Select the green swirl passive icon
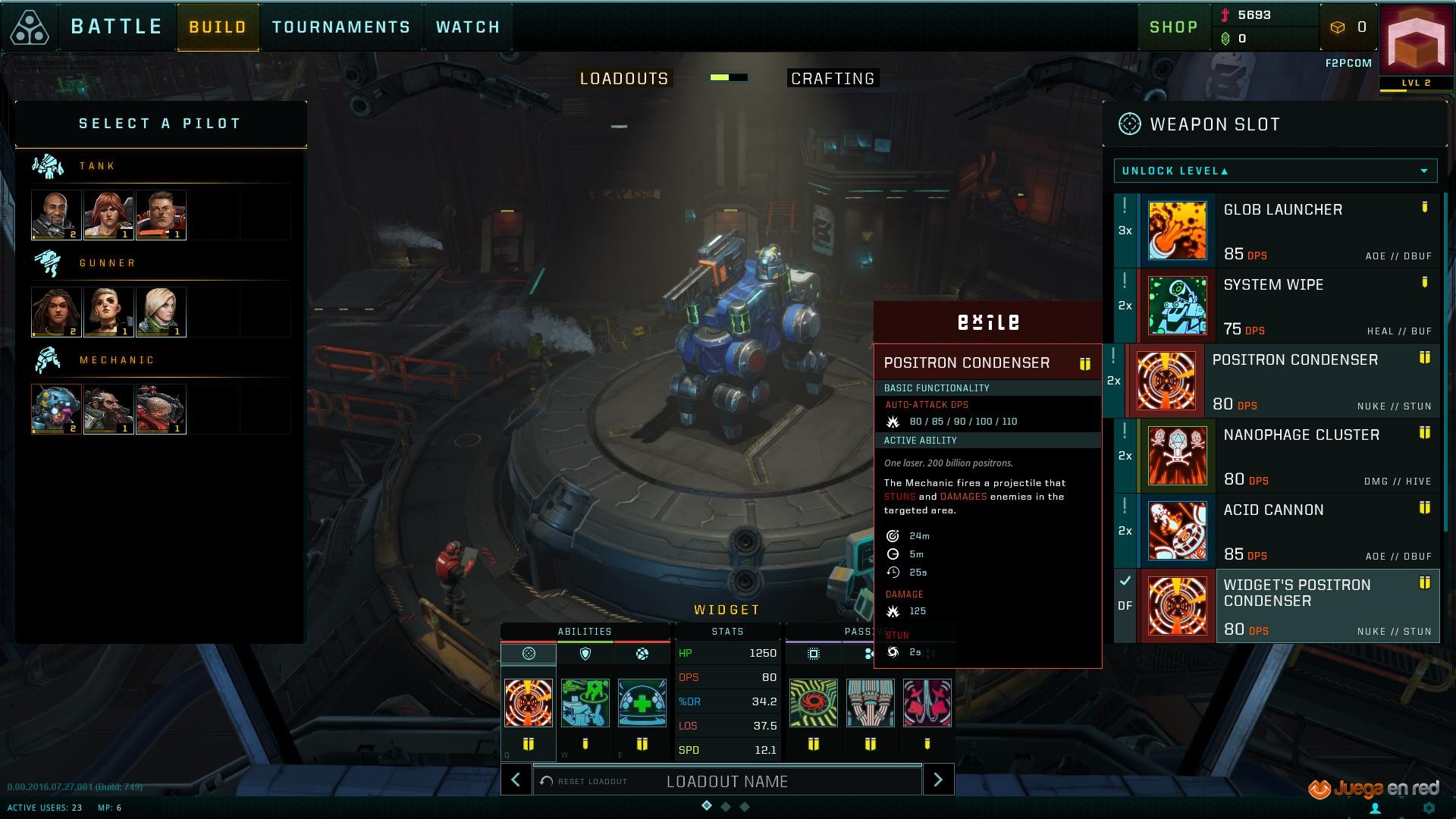This screenshot has width=1456, height=819. tap(813, 703)
